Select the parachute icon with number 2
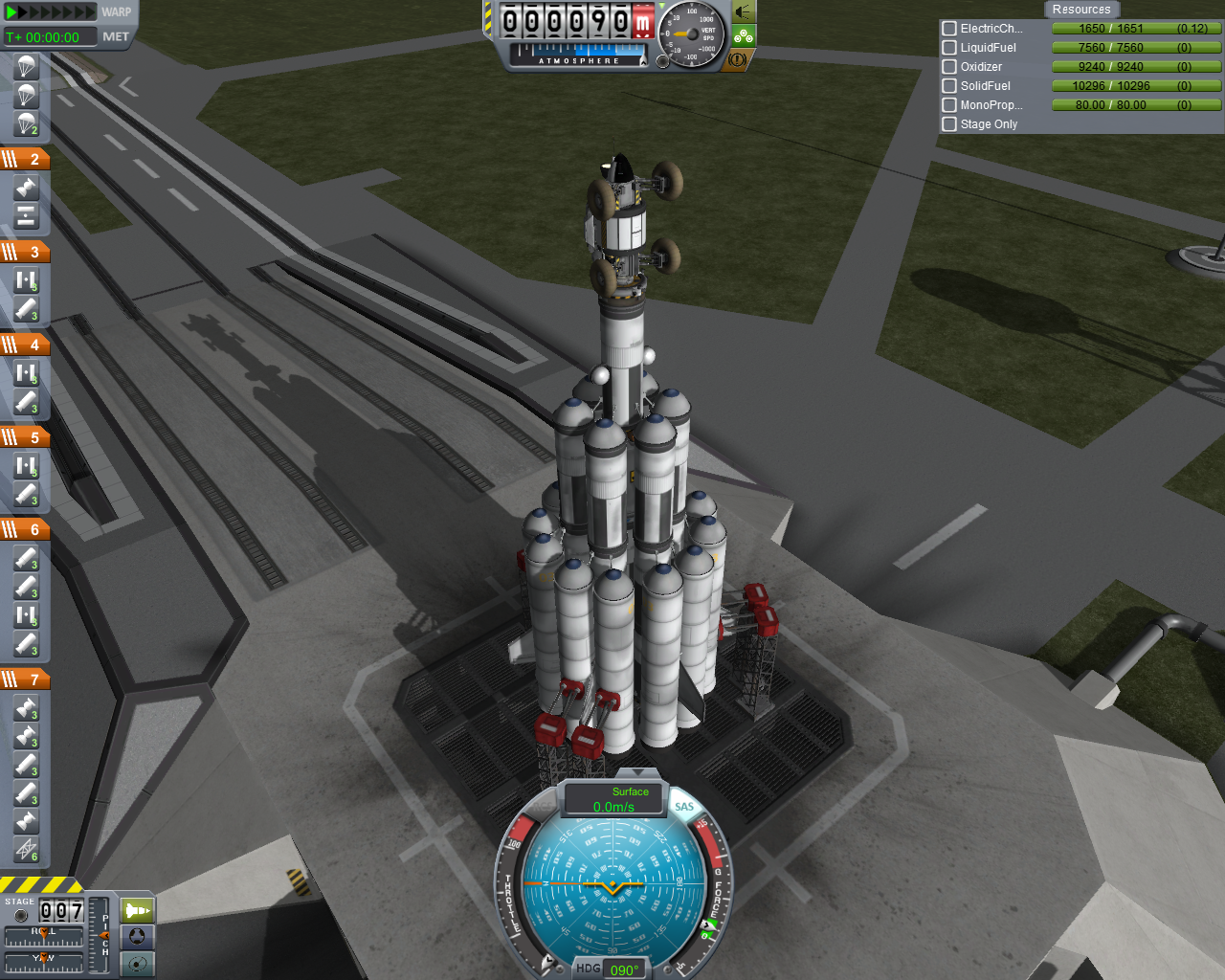Viewport: 1225px width, 980px height. point(26,124)
